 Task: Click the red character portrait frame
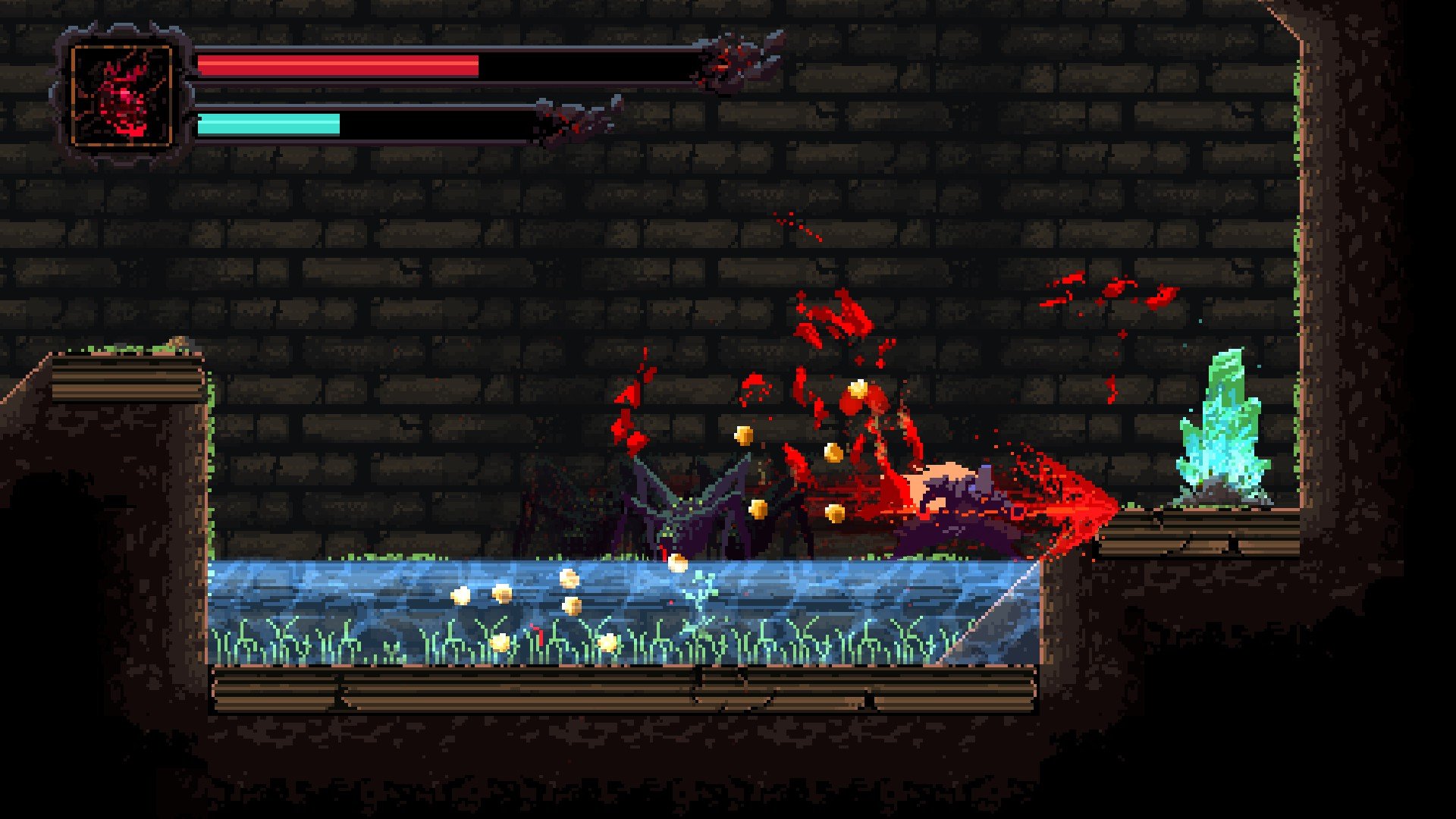coord(121,96)
